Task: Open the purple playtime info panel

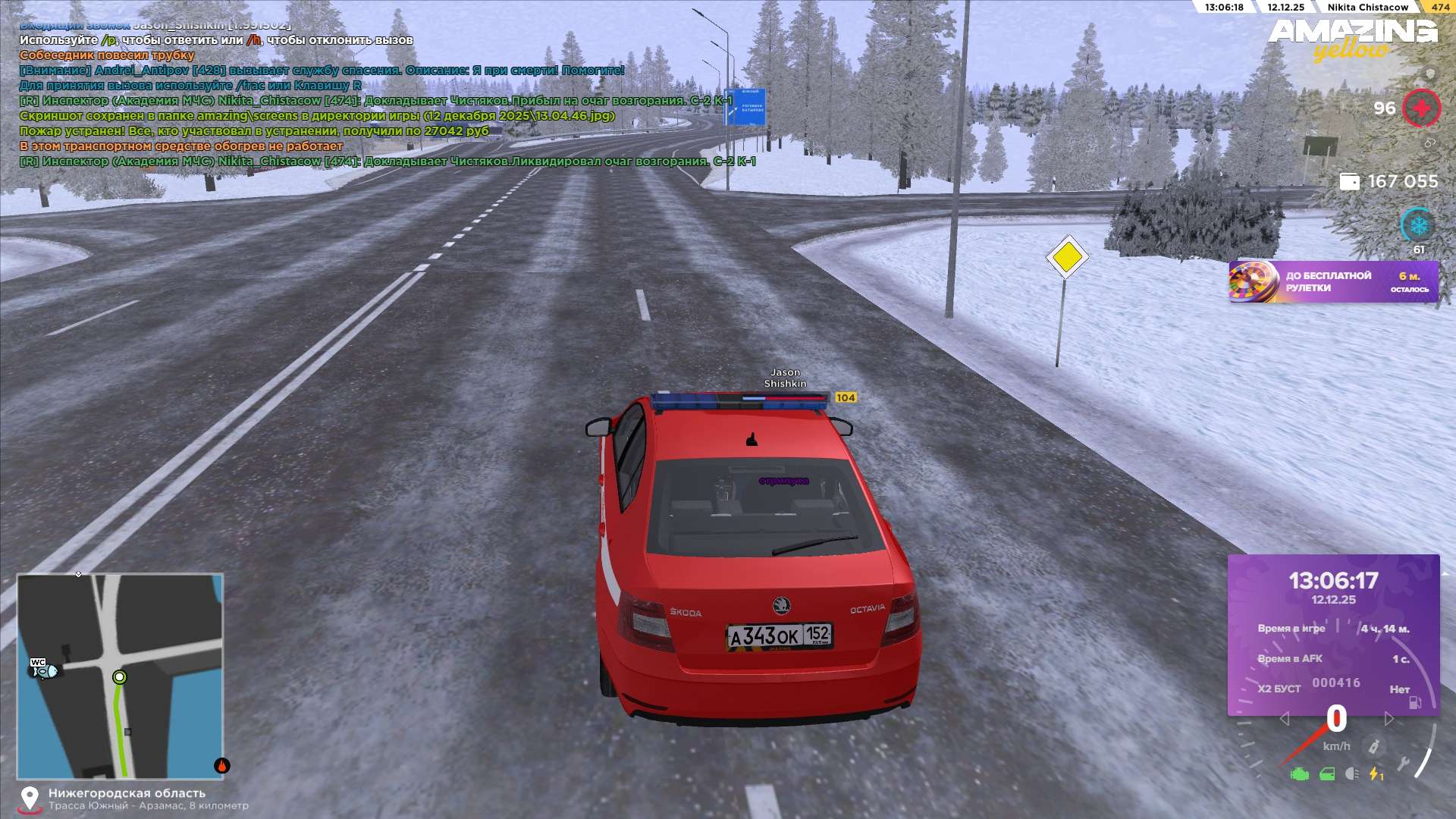Action: [x=1333, y=634]
